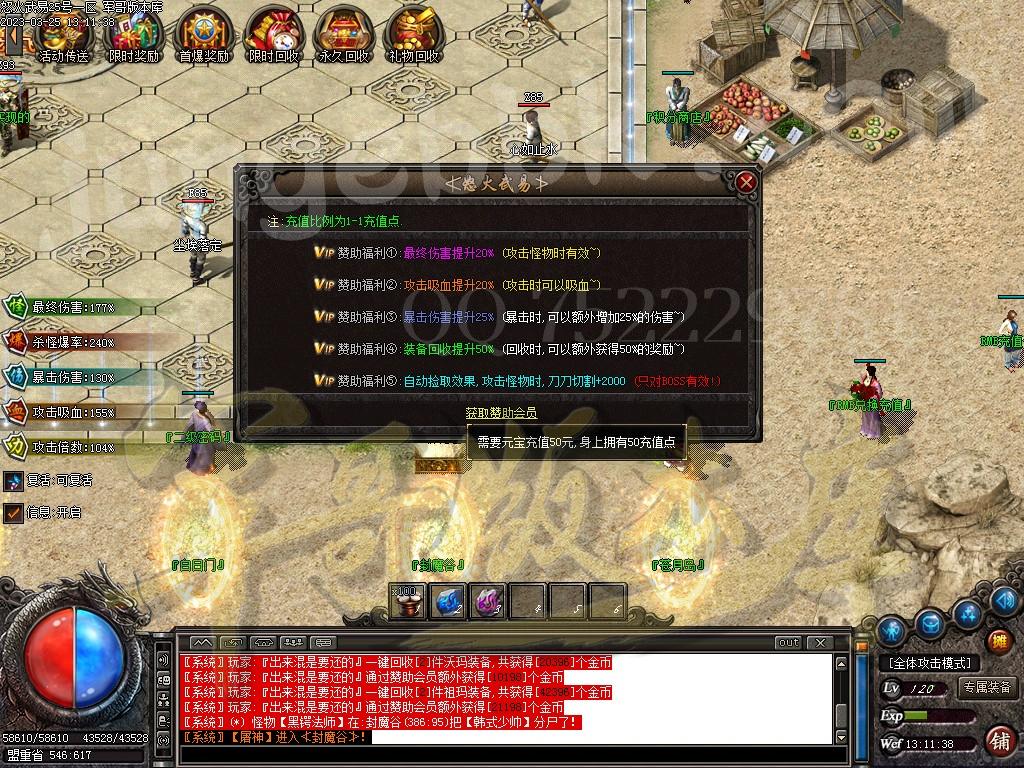This screenshot has height=768, width=1024.
Task: Open the 限时奖励 timed rewards icon
Action: [134, 35]
